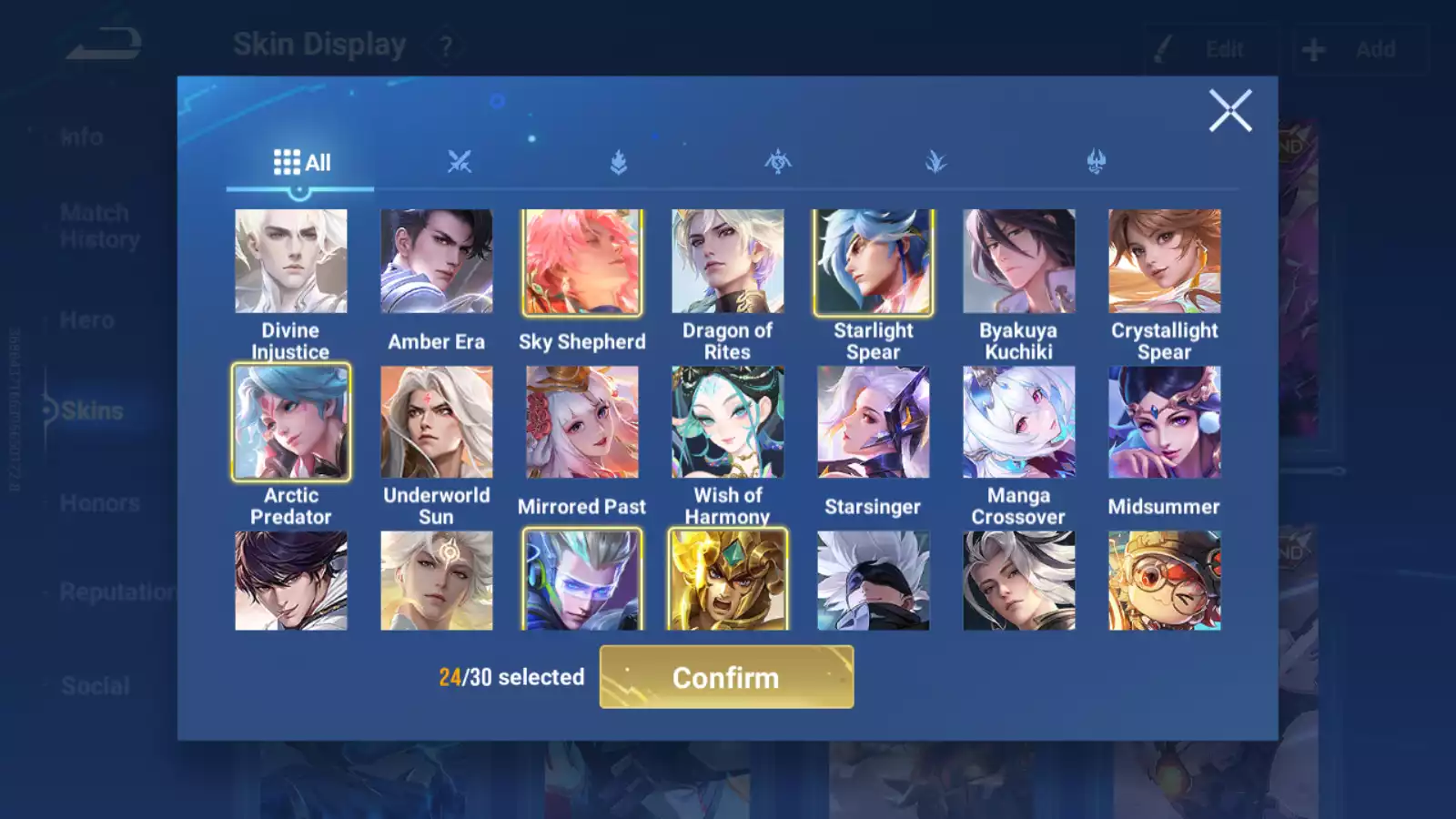Toggle the Arctic Predator skin

coord(291,422)
